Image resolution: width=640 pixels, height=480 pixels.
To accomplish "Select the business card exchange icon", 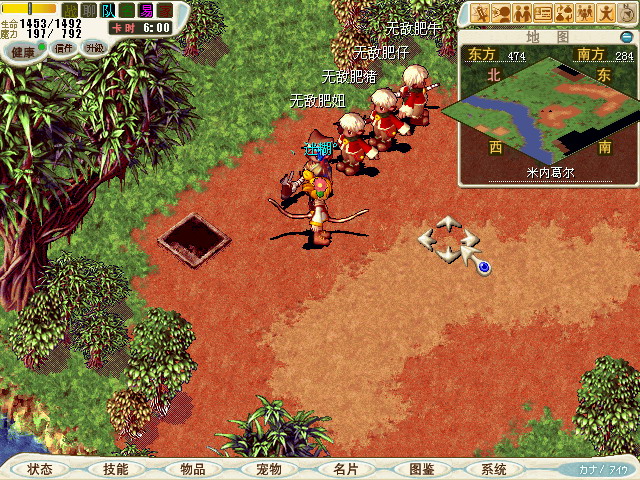I will click(543, 14).
